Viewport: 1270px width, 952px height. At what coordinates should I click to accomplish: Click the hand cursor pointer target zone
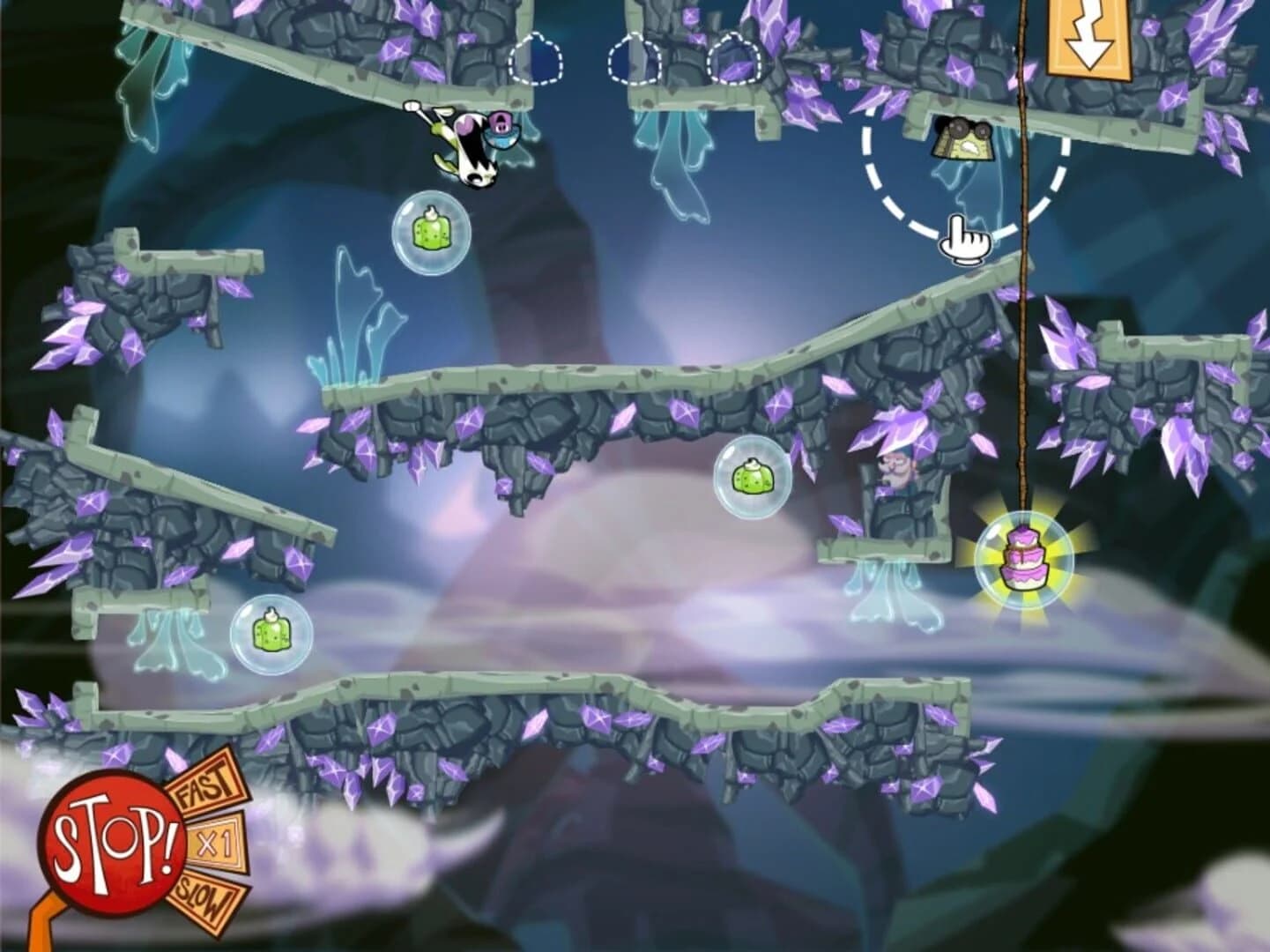coord(964,242)
